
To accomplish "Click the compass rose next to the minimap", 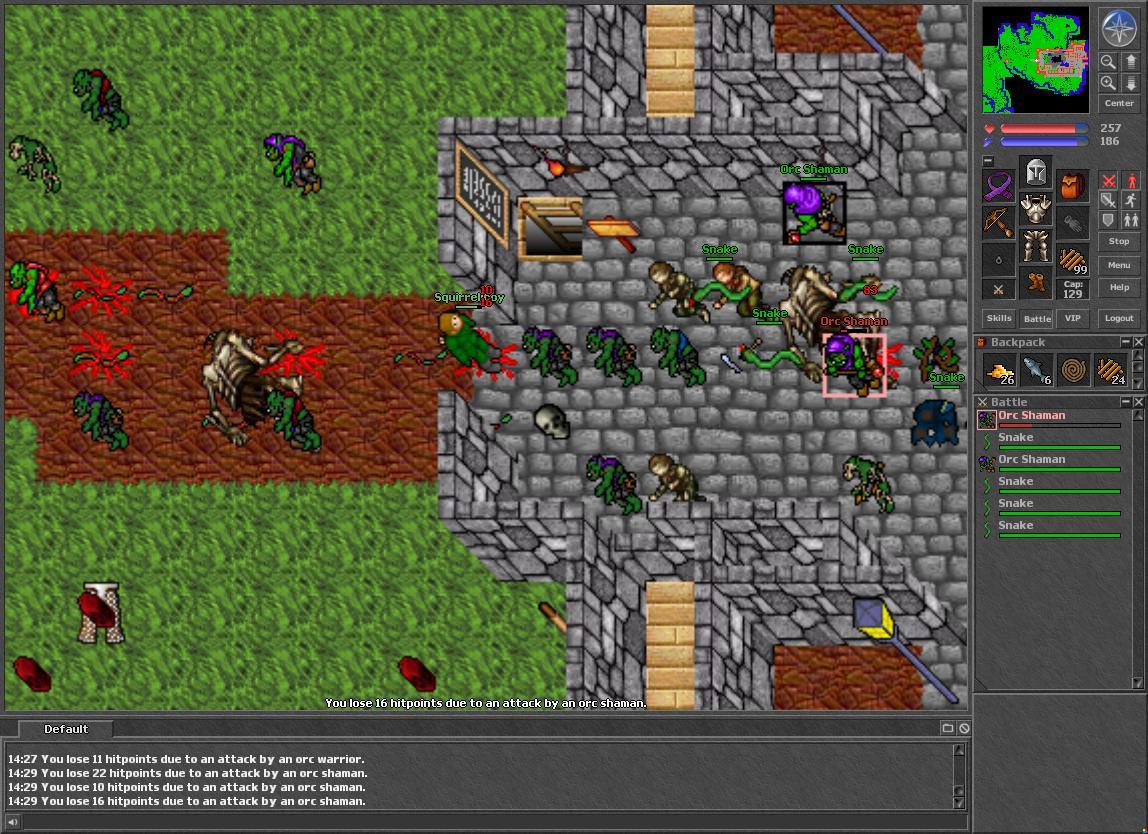I will click(x=1118, y=29).
